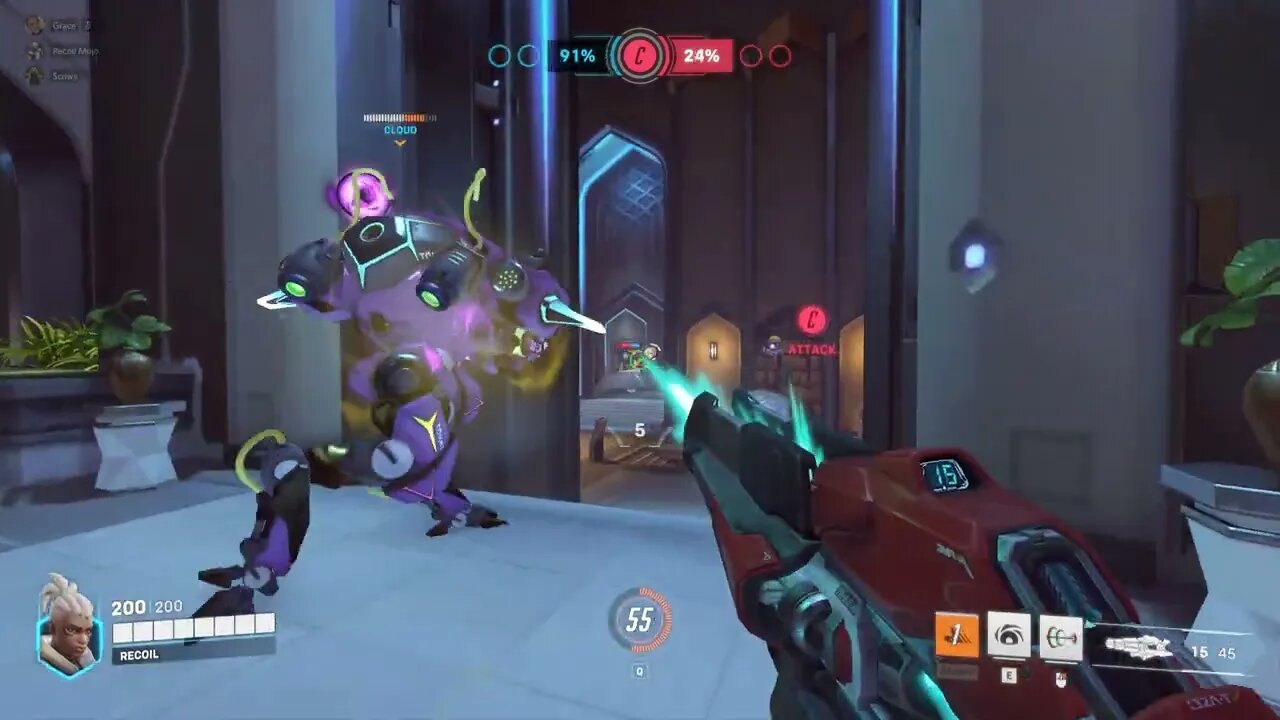
Task: Click the Grace kill feed hero icon
Action: tap(35, 25)
